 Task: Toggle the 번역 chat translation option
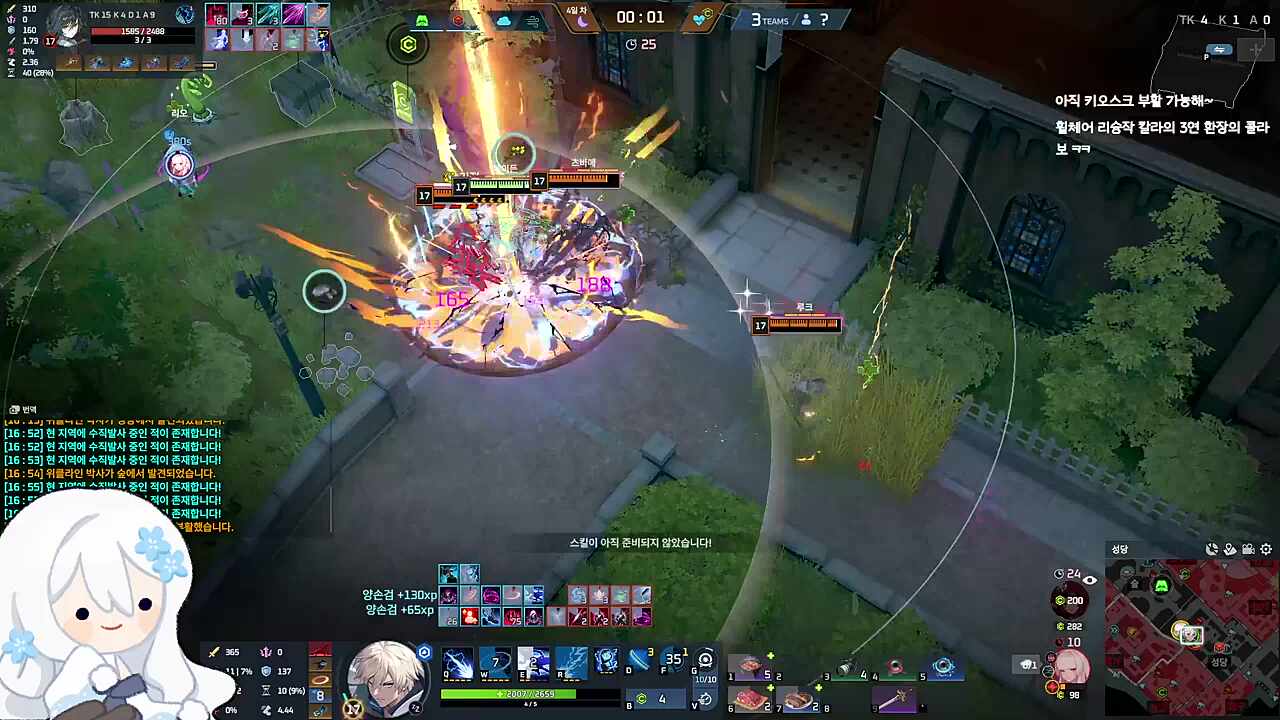click(x=22, y=409)
